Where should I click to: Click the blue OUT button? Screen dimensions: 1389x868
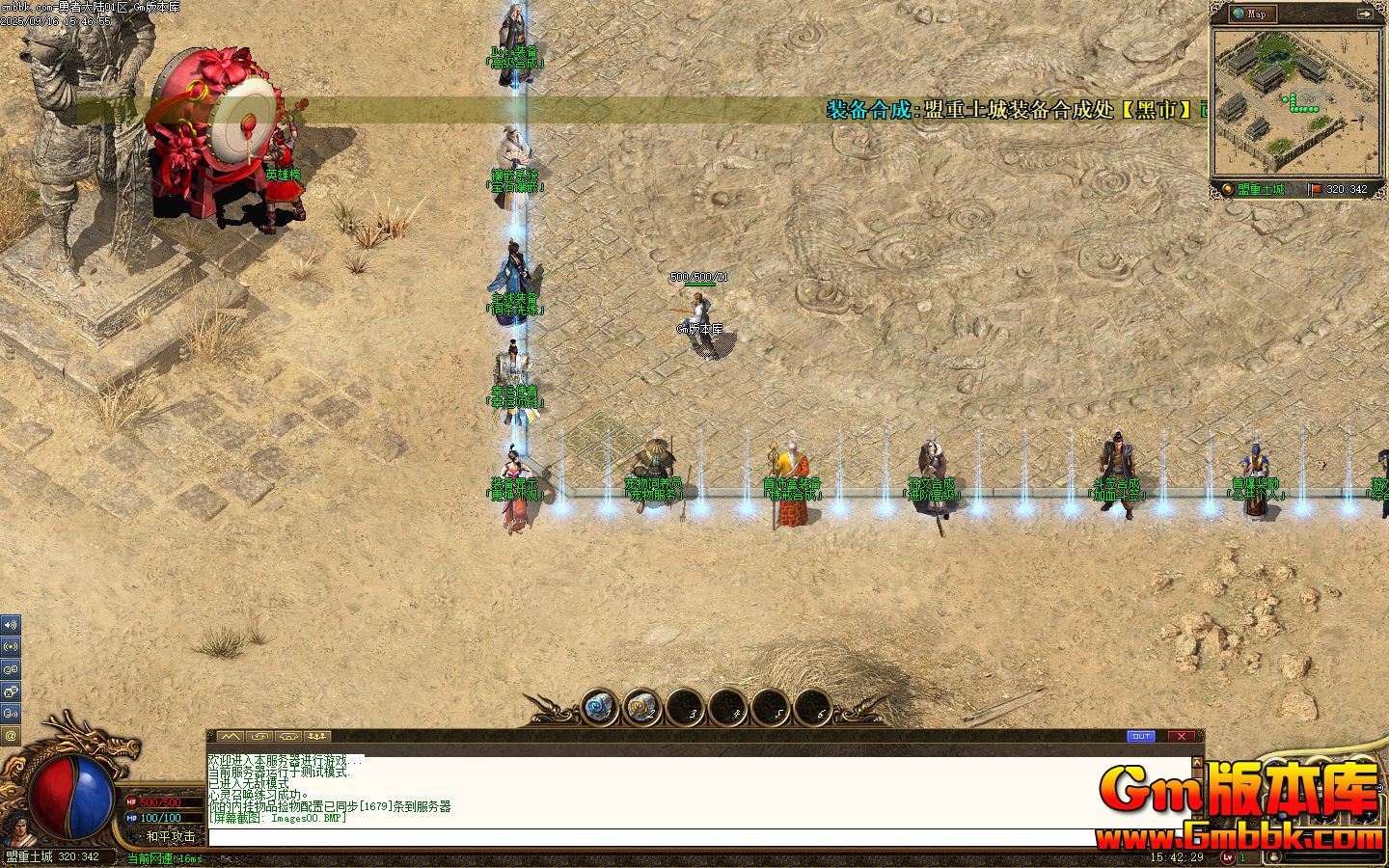click(1140, 736)
